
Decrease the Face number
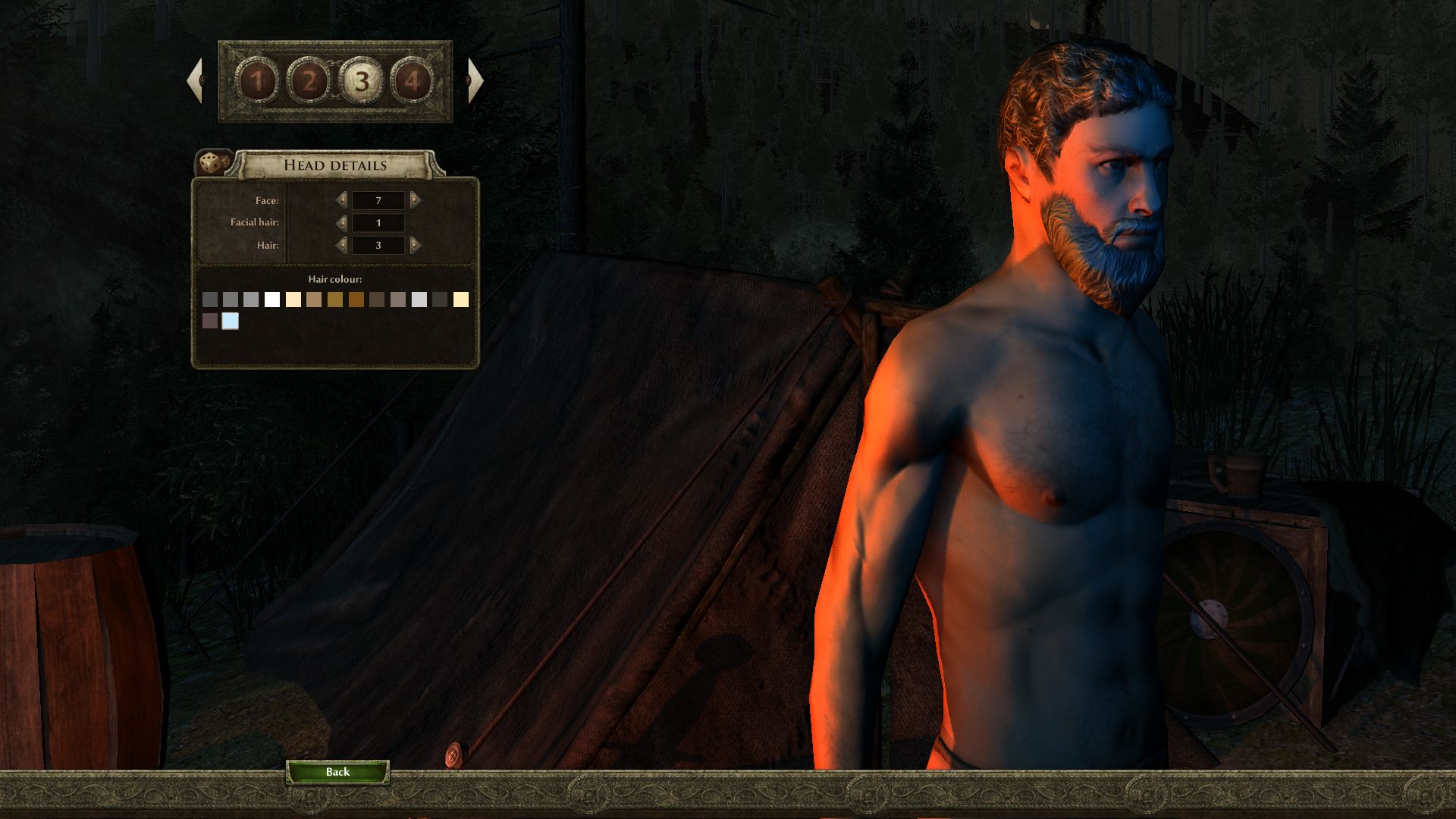[x=341, y=200]
